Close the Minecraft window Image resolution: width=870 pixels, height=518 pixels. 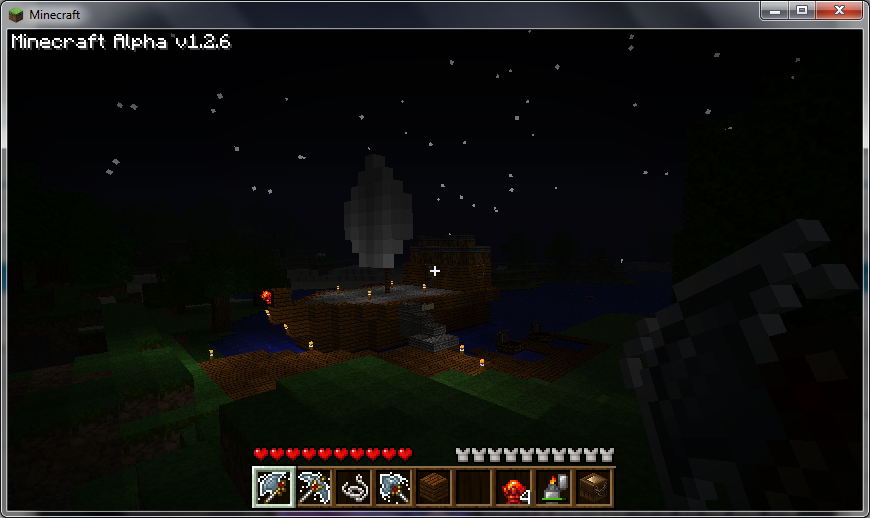point(838,10)
